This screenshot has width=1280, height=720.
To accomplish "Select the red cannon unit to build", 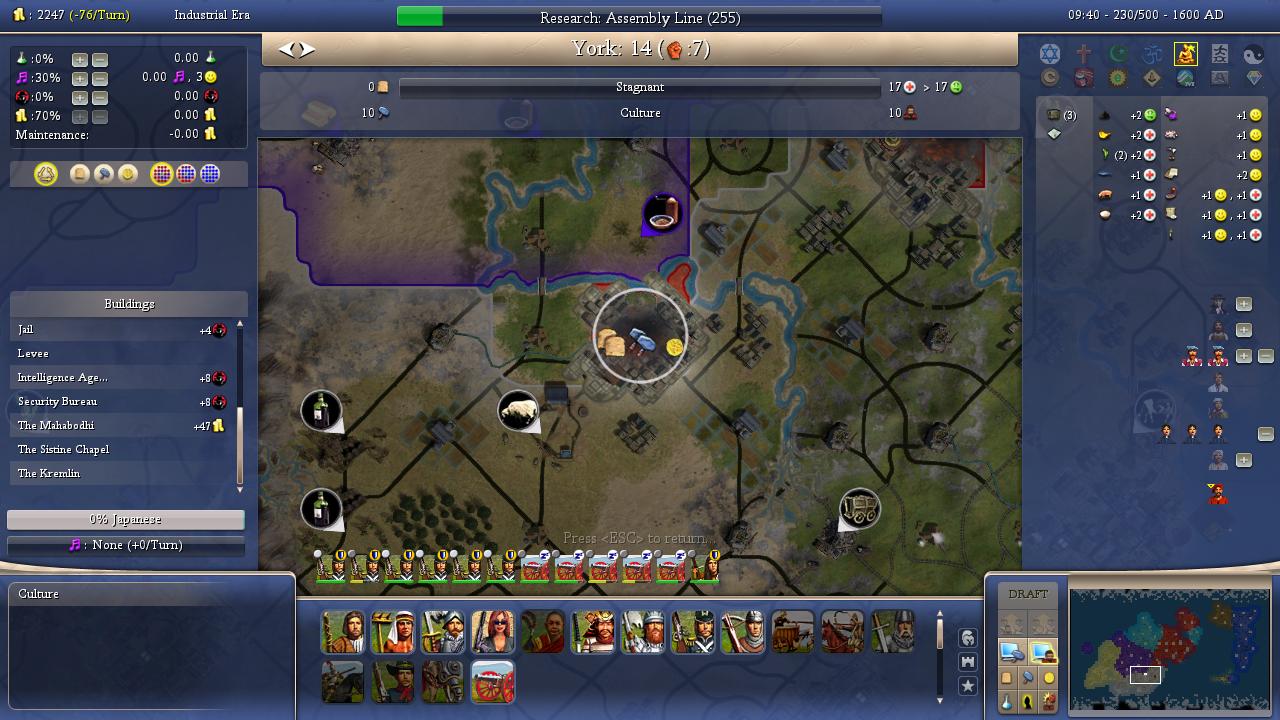I will tap(493, 681).
